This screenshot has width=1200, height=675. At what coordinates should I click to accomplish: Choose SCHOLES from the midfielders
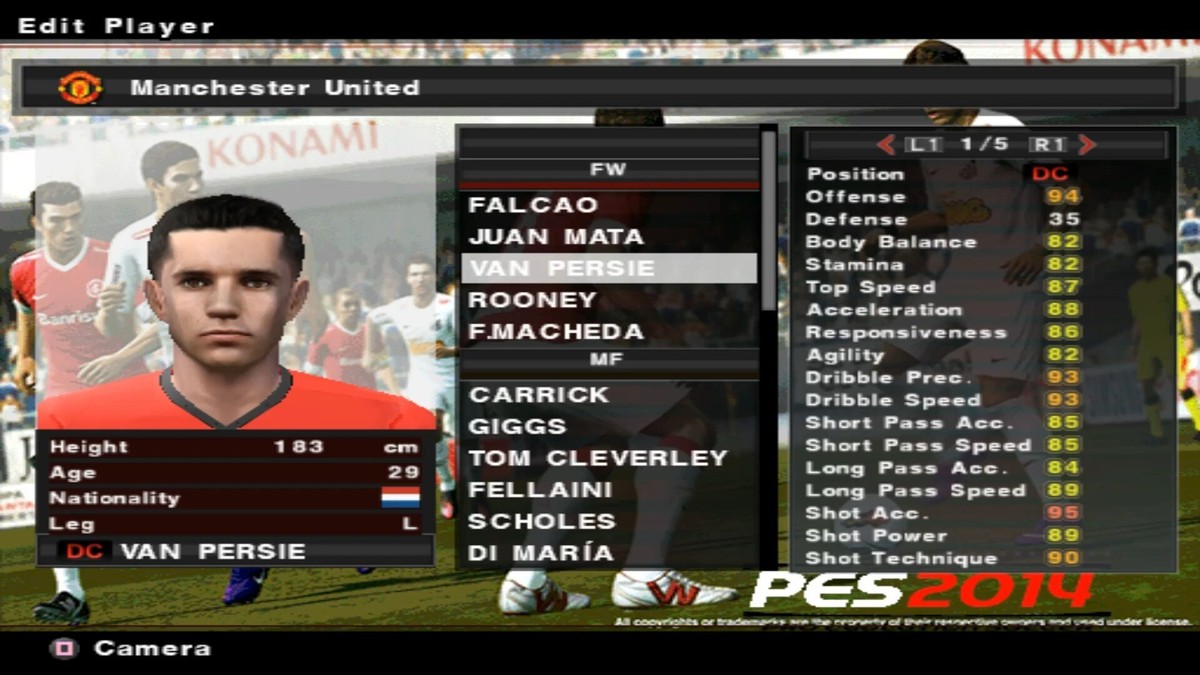tap(542, 521)
